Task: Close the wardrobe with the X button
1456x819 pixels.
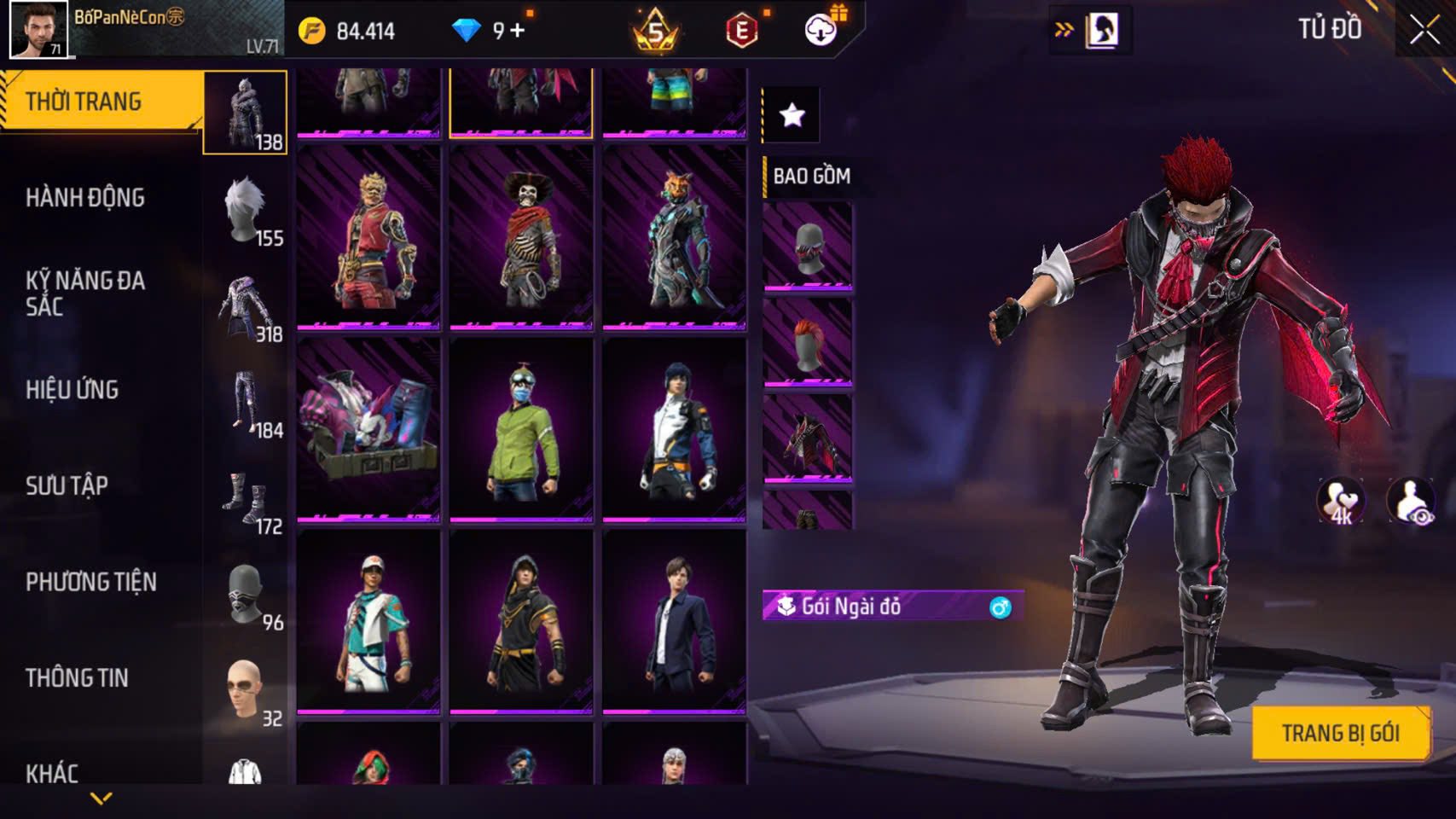Action: 1424,31
